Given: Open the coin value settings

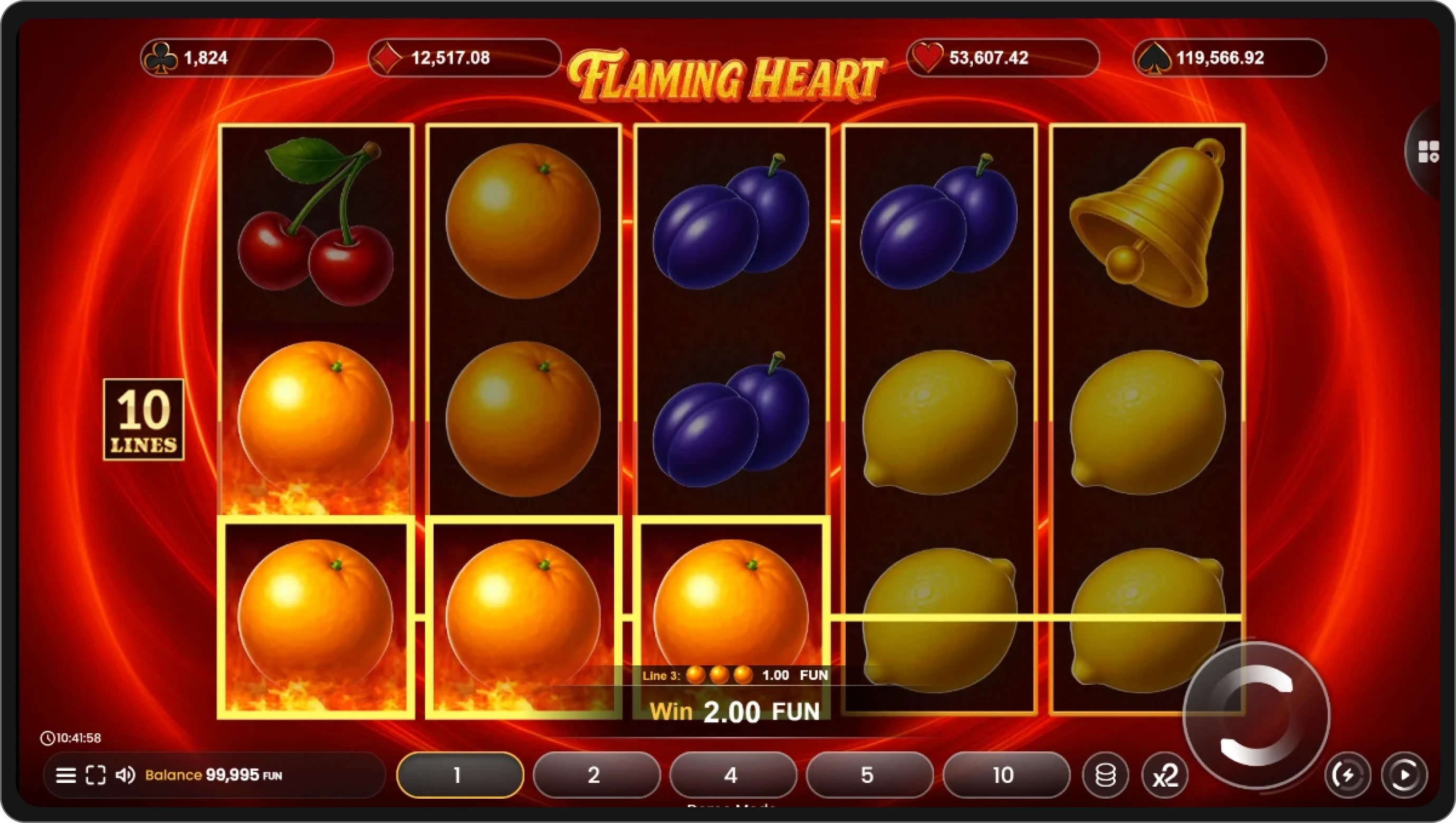Looking at the screenshot, I should pos(1106,775).
